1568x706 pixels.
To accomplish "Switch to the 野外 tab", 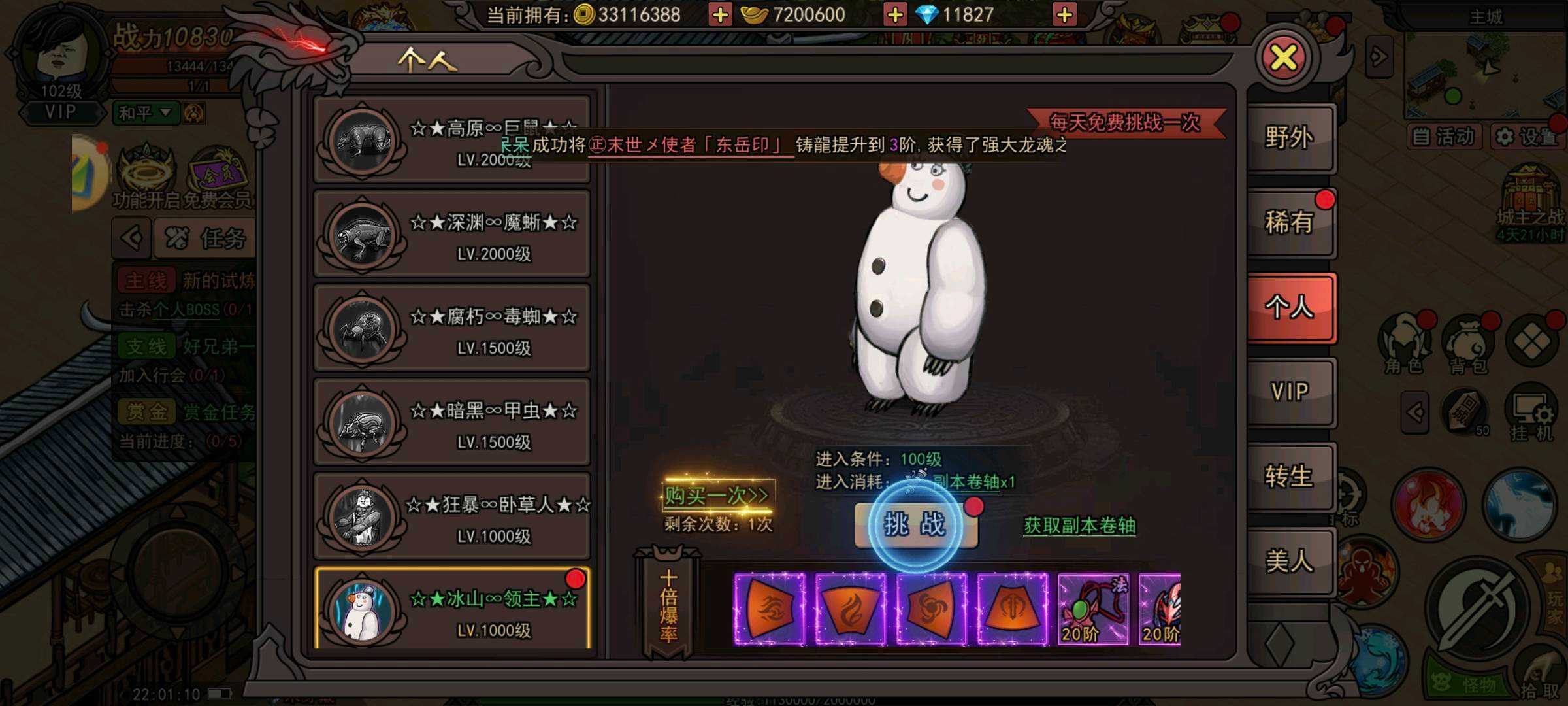I will [1289, 138].
